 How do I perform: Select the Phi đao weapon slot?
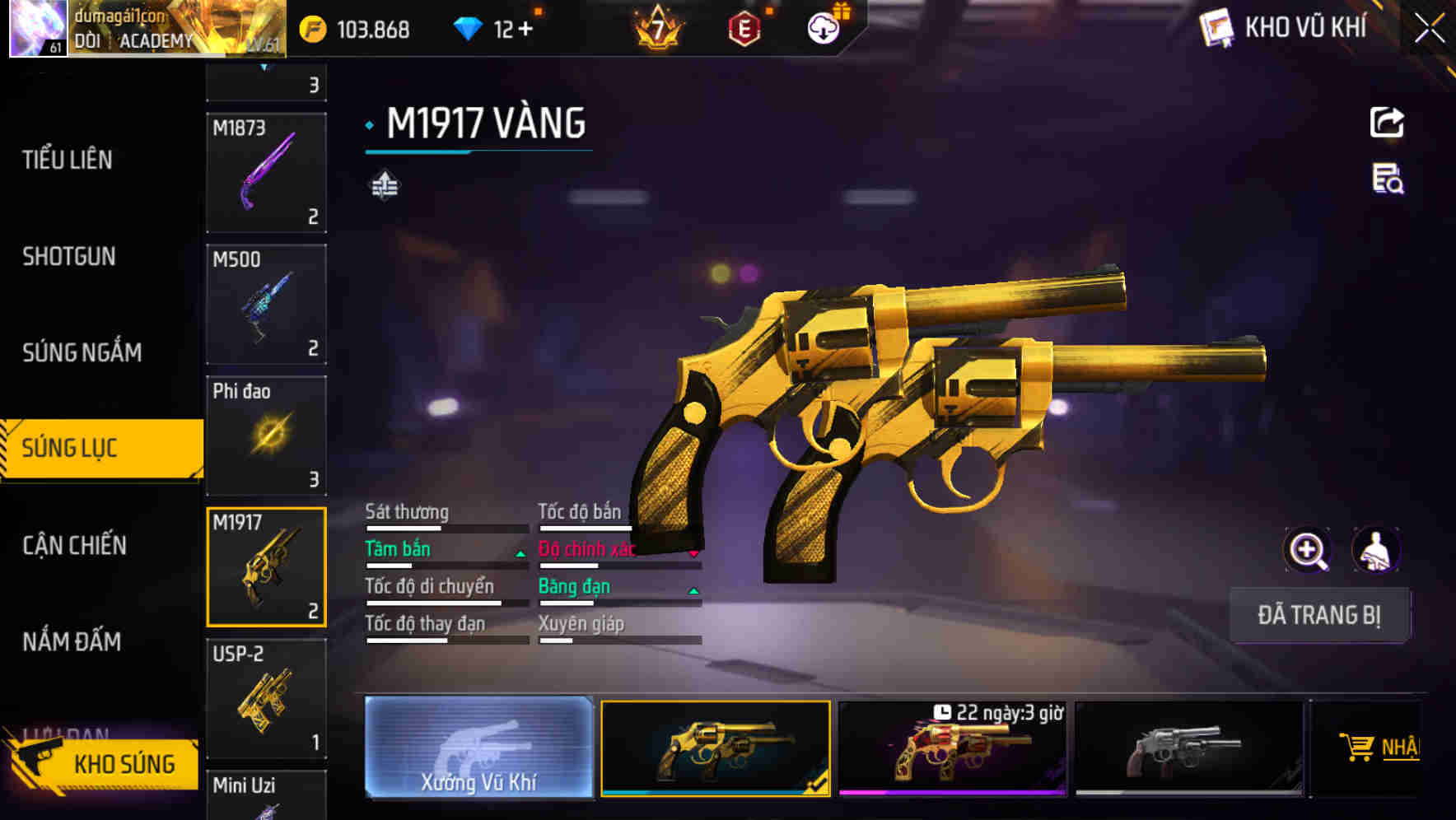point(266,436)
